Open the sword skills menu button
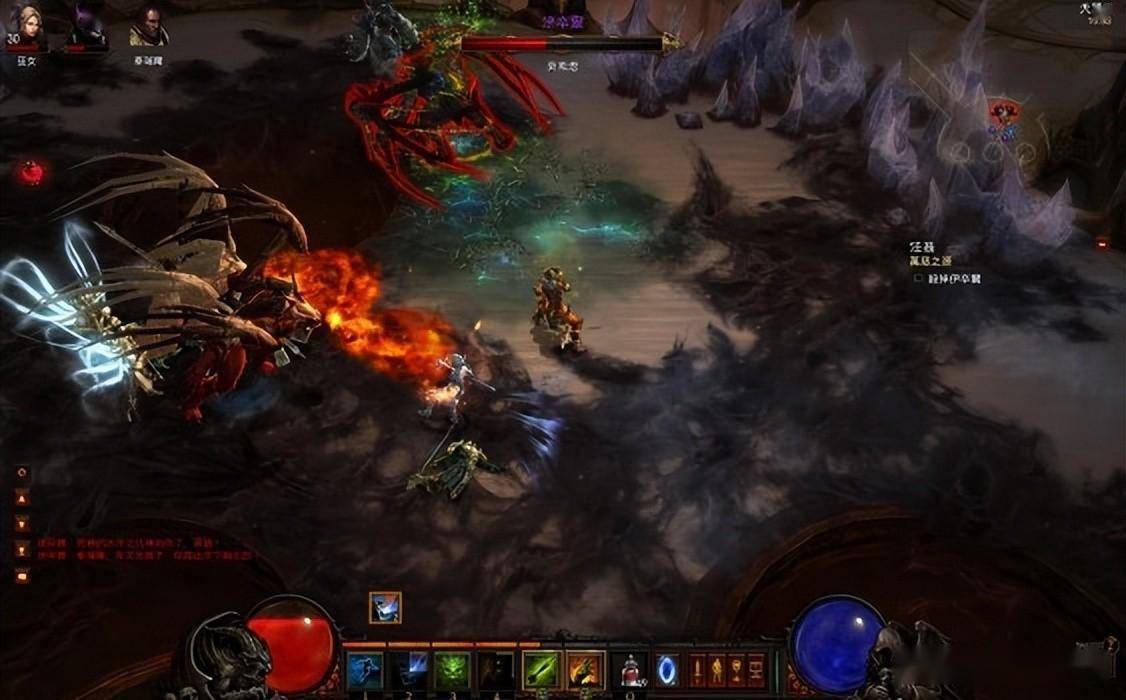This screenshot has height=700, width=1126. 698,669
